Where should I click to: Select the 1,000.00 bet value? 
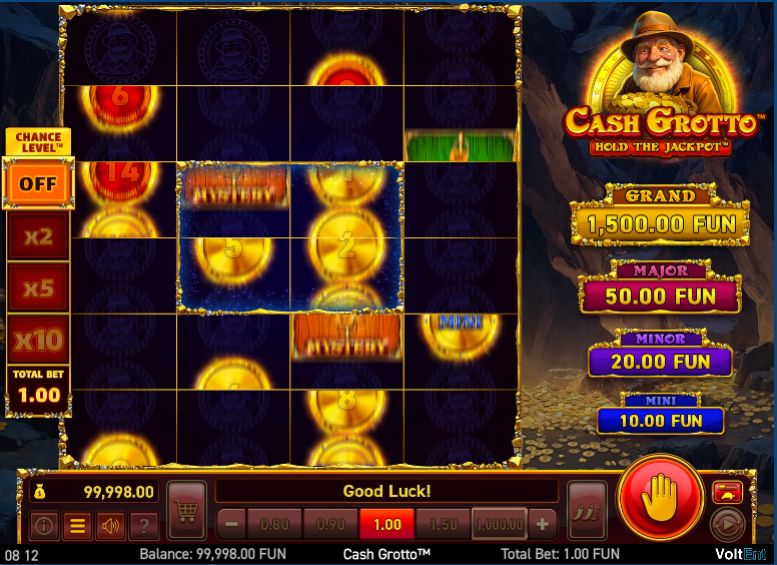(500, 523)
